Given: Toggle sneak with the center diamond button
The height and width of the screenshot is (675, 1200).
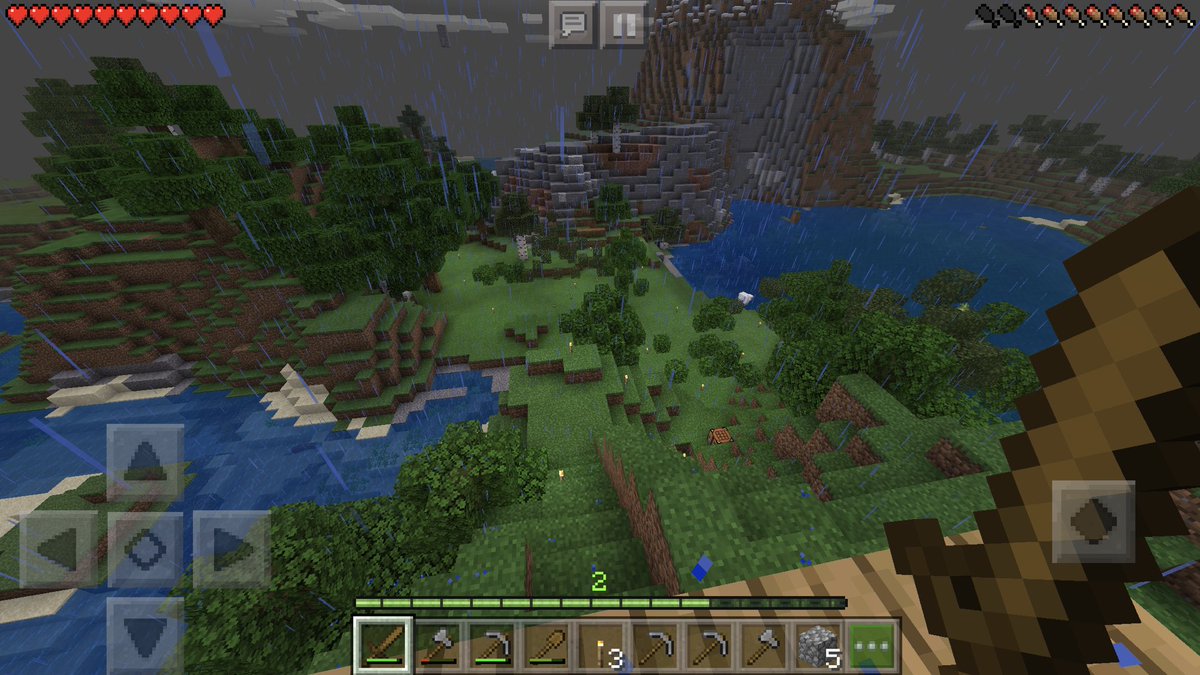Looking at the screenshot, I should [x=146, y=549].
